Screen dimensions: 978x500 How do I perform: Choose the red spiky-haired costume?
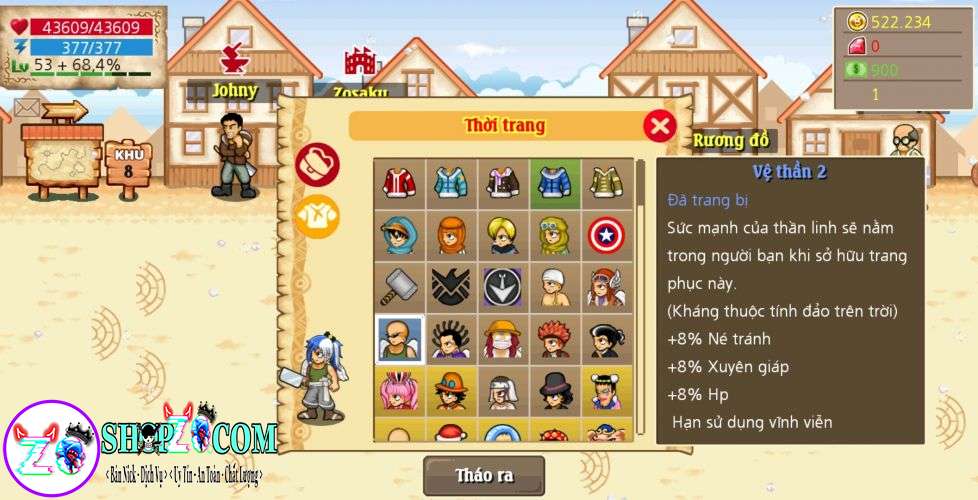[555, 339]
